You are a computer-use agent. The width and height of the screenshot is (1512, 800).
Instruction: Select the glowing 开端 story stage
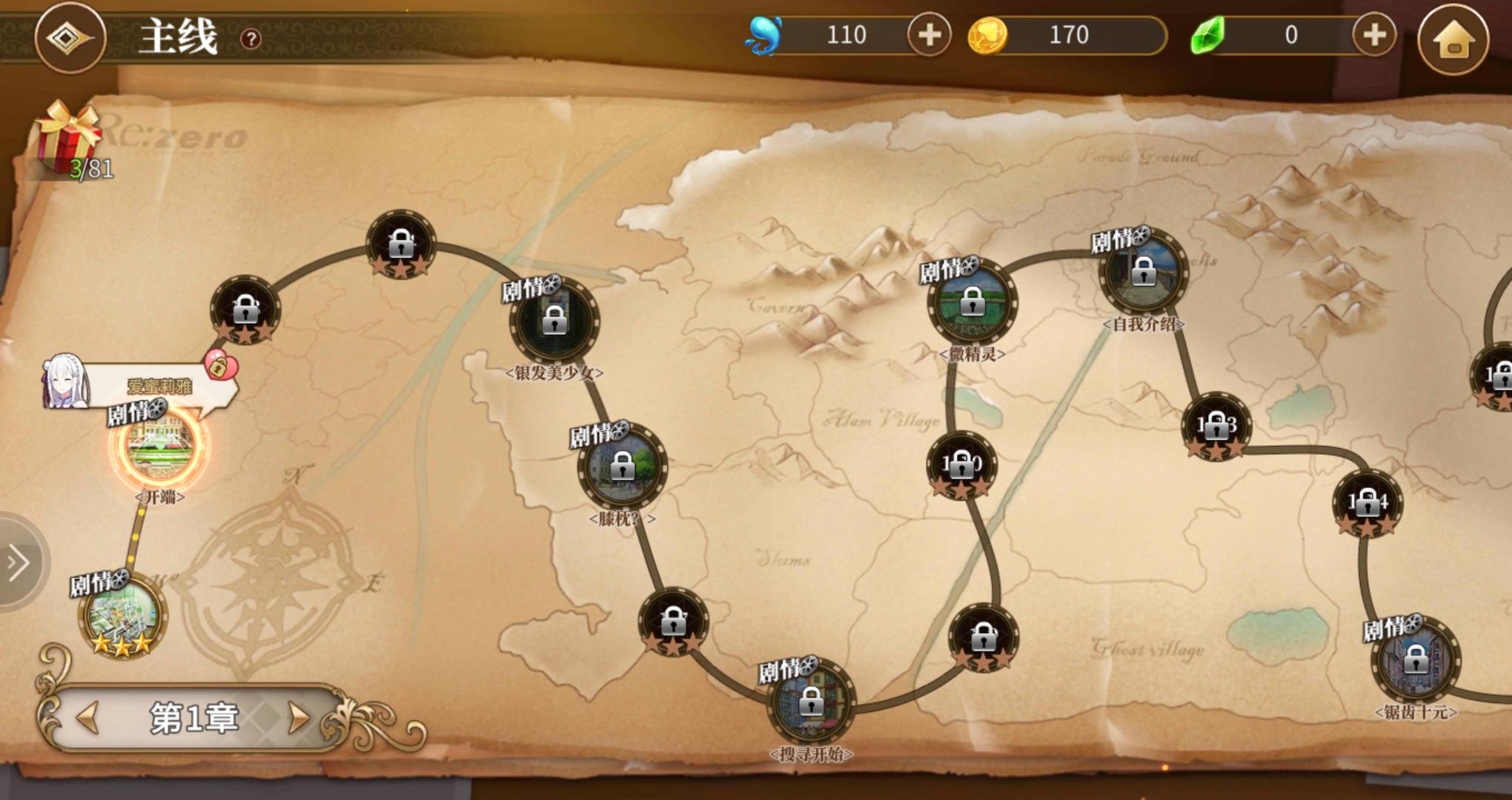160,447
